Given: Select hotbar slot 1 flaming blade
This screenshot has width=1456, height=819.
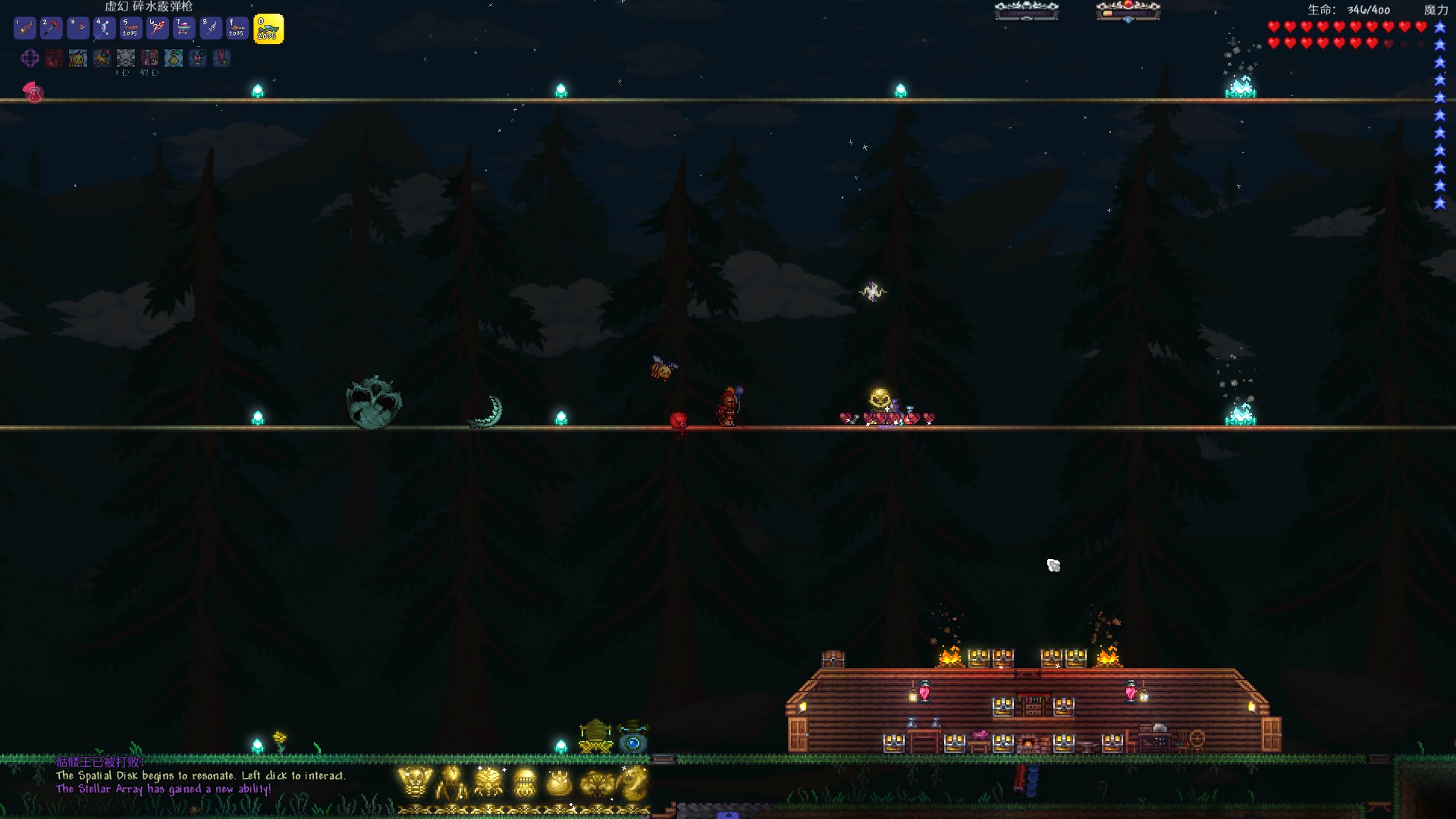Looking at the screenshot, I should point(25,29).
